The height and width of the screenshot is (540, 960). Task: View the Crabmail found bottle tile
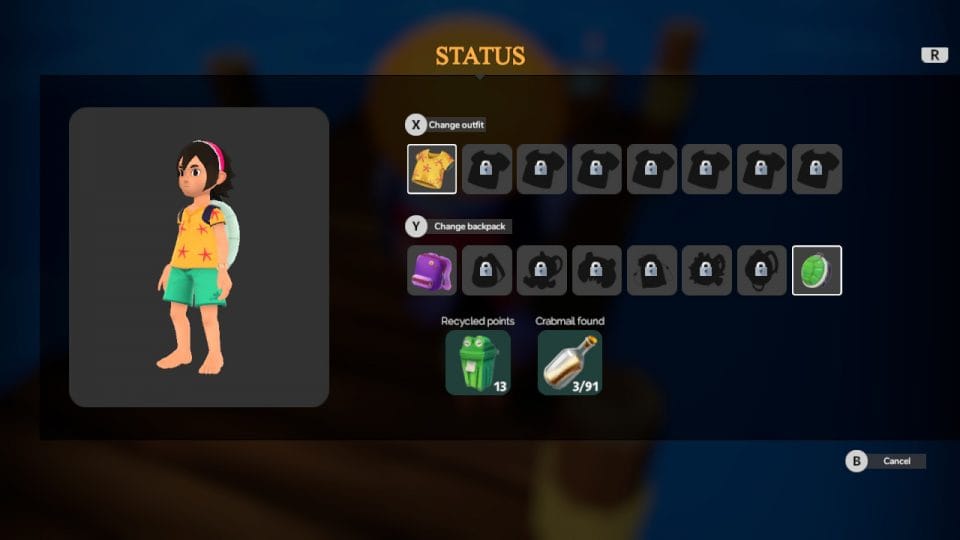[x=570, y=362]
